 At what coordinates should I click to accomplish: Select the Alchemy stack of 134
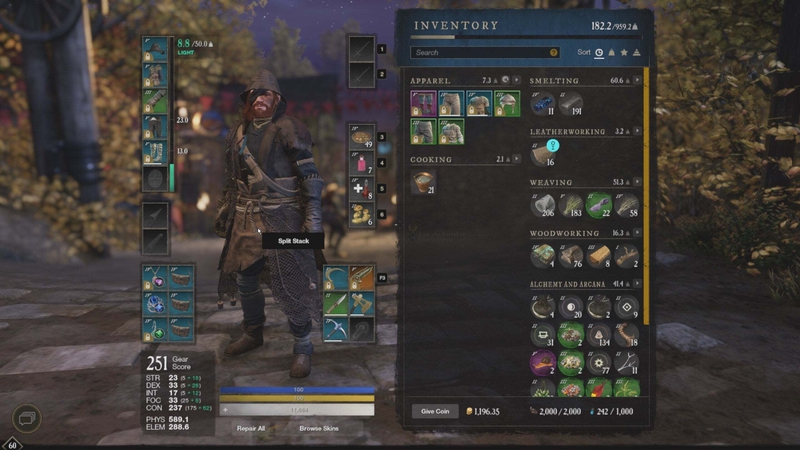(x=599, y=335)
